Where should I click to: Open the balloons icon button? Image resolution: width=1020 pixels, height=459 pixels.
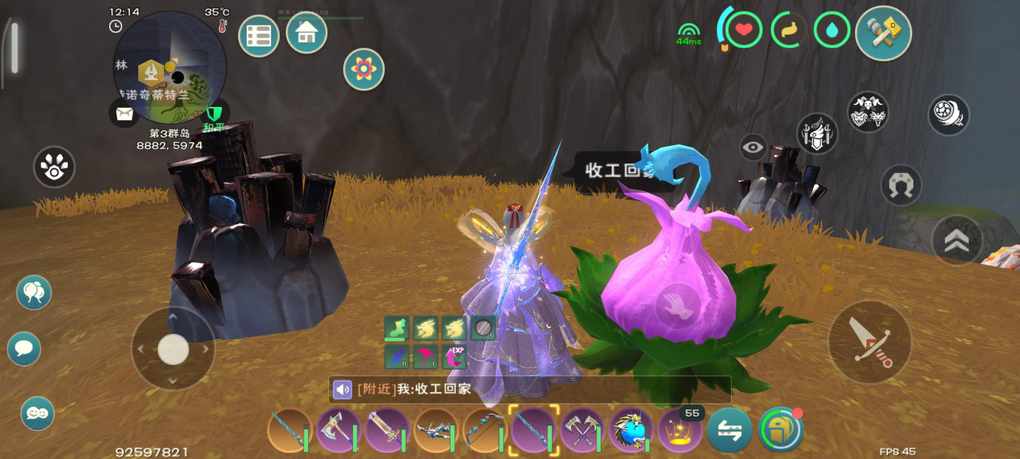point(34,292)
